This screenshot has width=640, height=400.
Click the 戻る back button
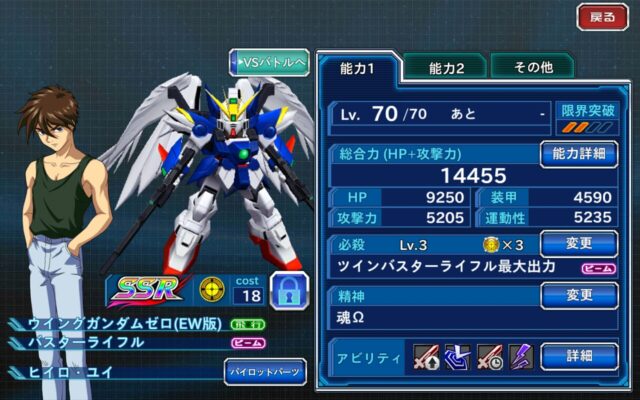[x=603, y=17]
